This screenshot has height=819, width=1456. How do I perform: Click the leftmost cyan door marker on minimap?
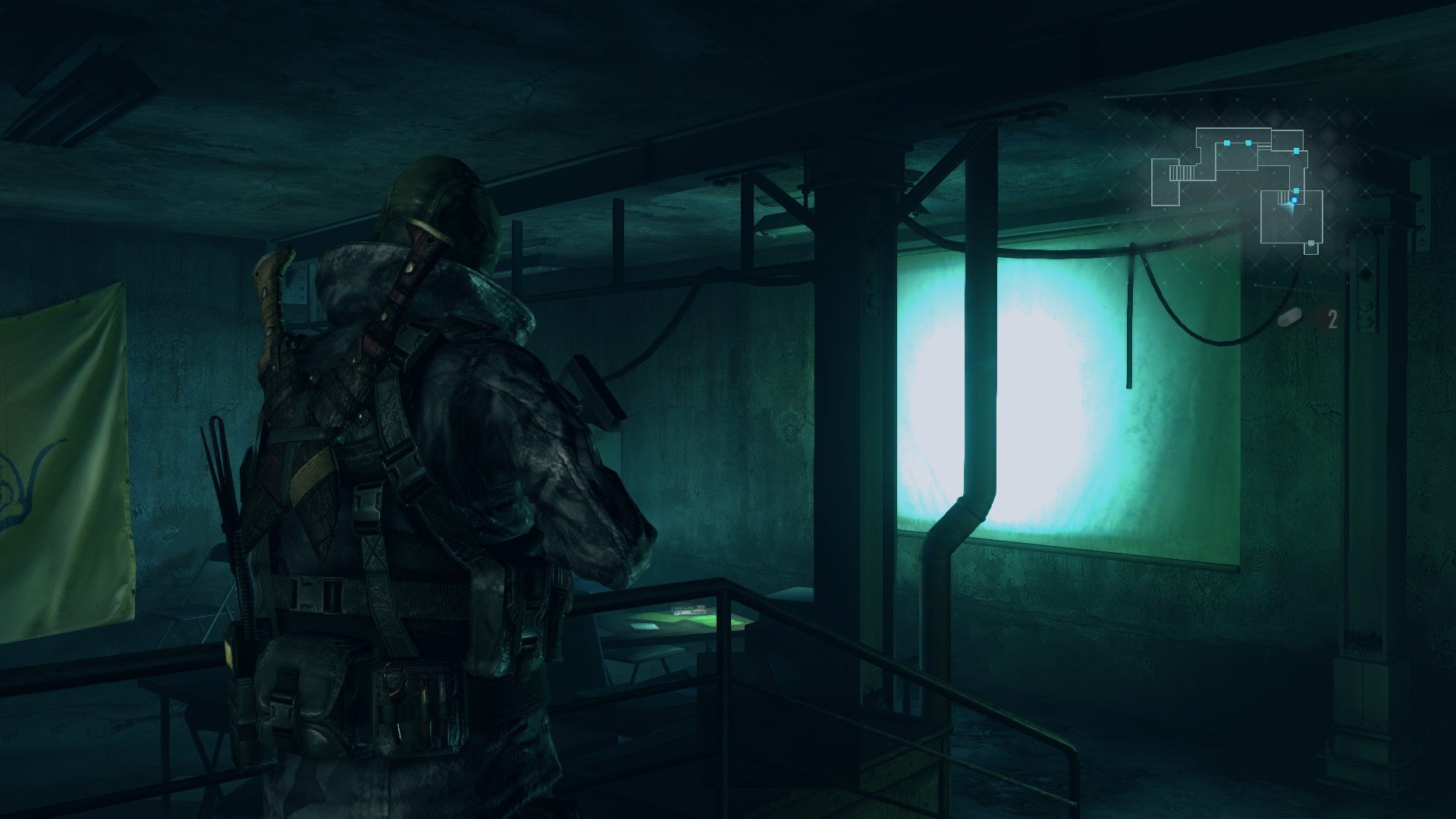(1227, 143)
